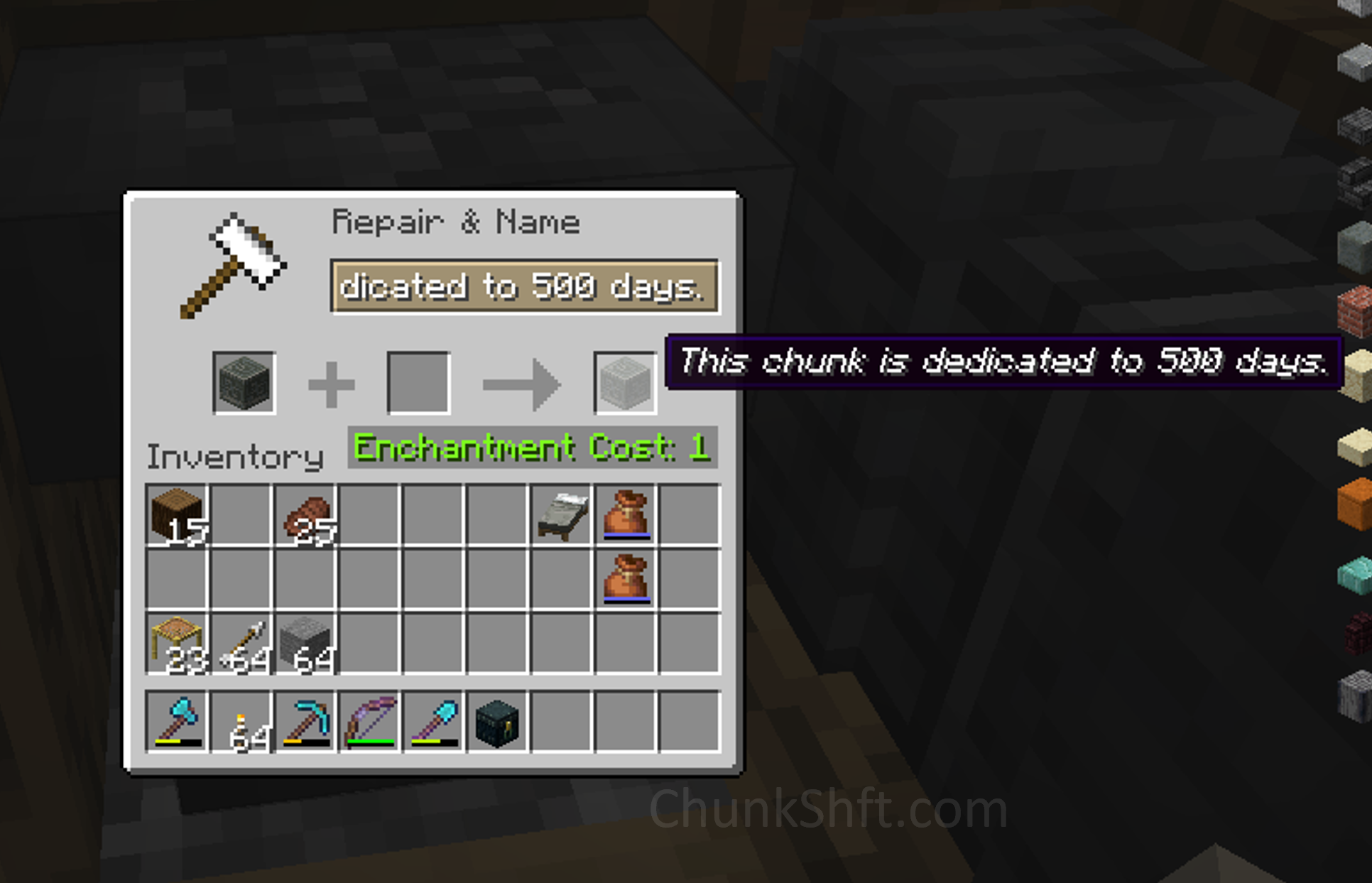Pick up the candle stack in hotbar

click(x=241, y=721)
